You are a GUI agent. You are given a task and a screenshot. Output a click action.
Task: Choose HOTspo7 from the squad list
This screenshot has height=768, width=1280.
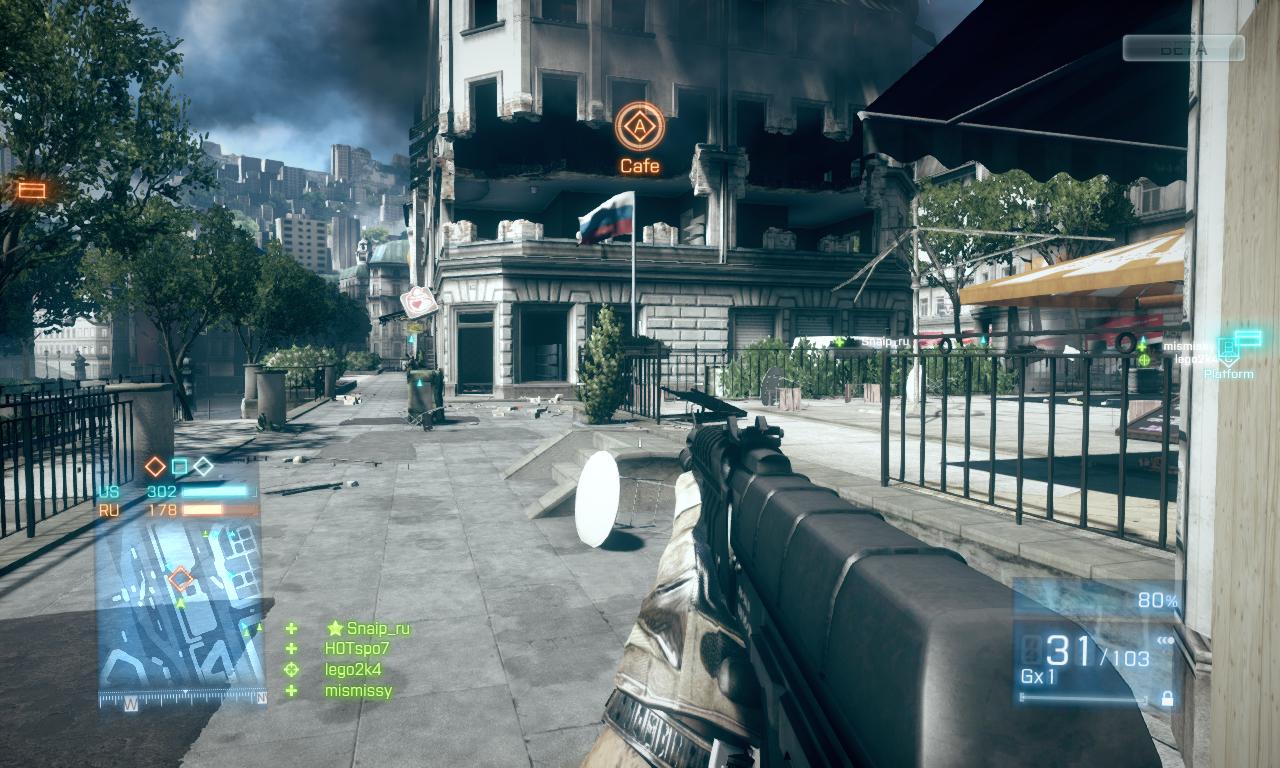pos(357,649)
